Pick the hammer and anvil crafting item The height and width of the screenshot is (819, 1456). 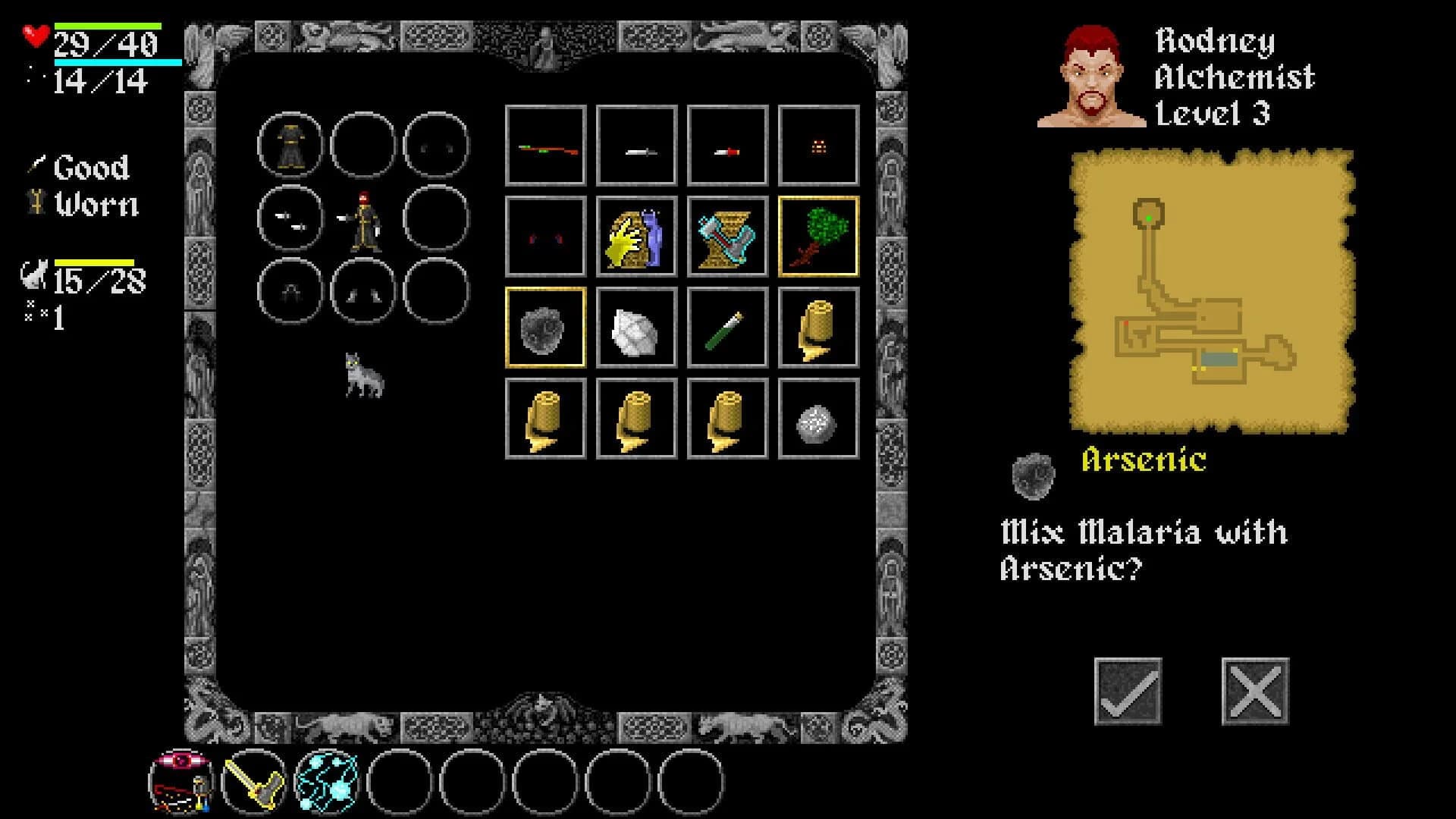click(x=726, y=236)
